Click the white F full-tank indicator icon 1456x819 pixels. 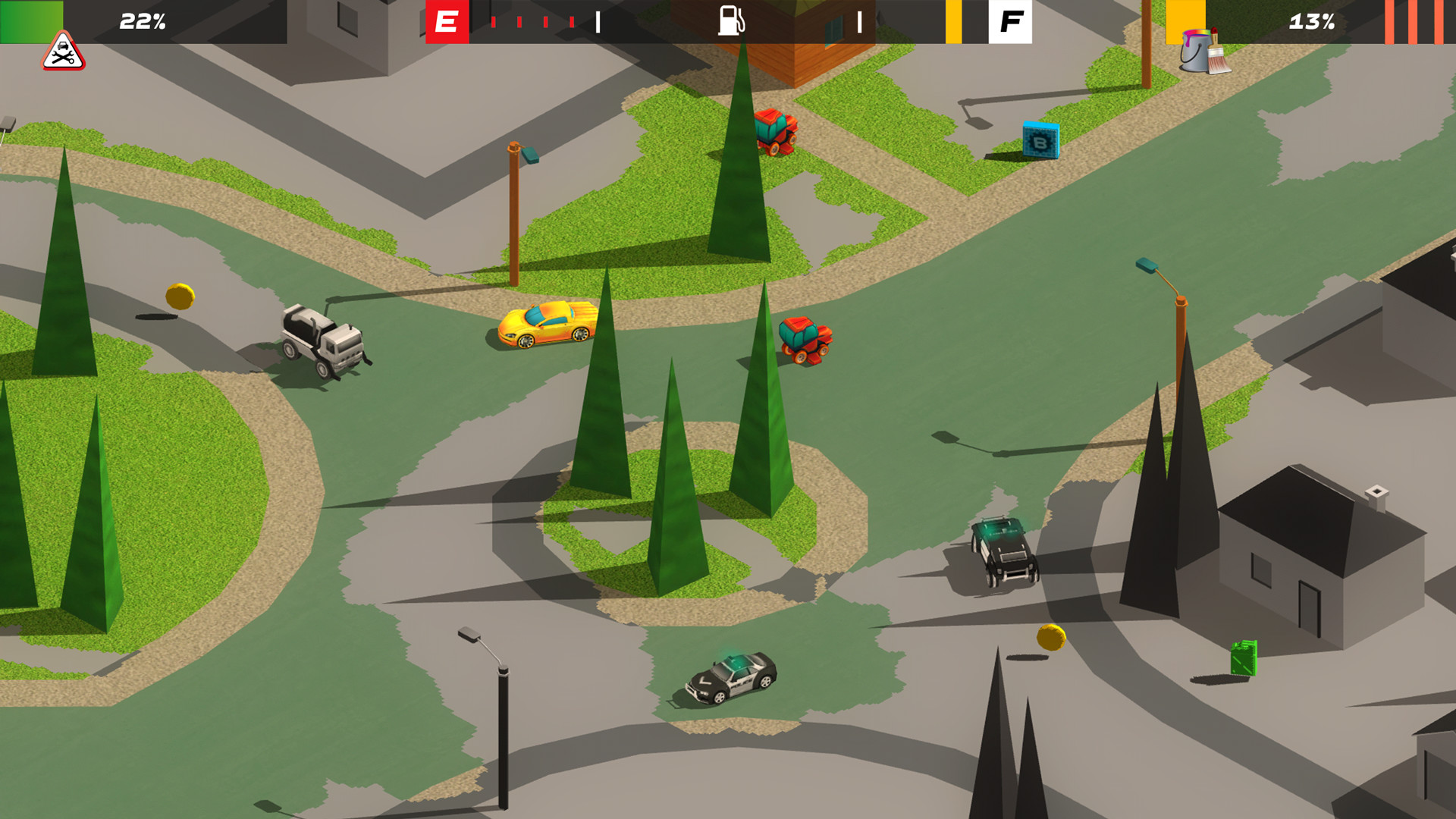pos(1011,23)
